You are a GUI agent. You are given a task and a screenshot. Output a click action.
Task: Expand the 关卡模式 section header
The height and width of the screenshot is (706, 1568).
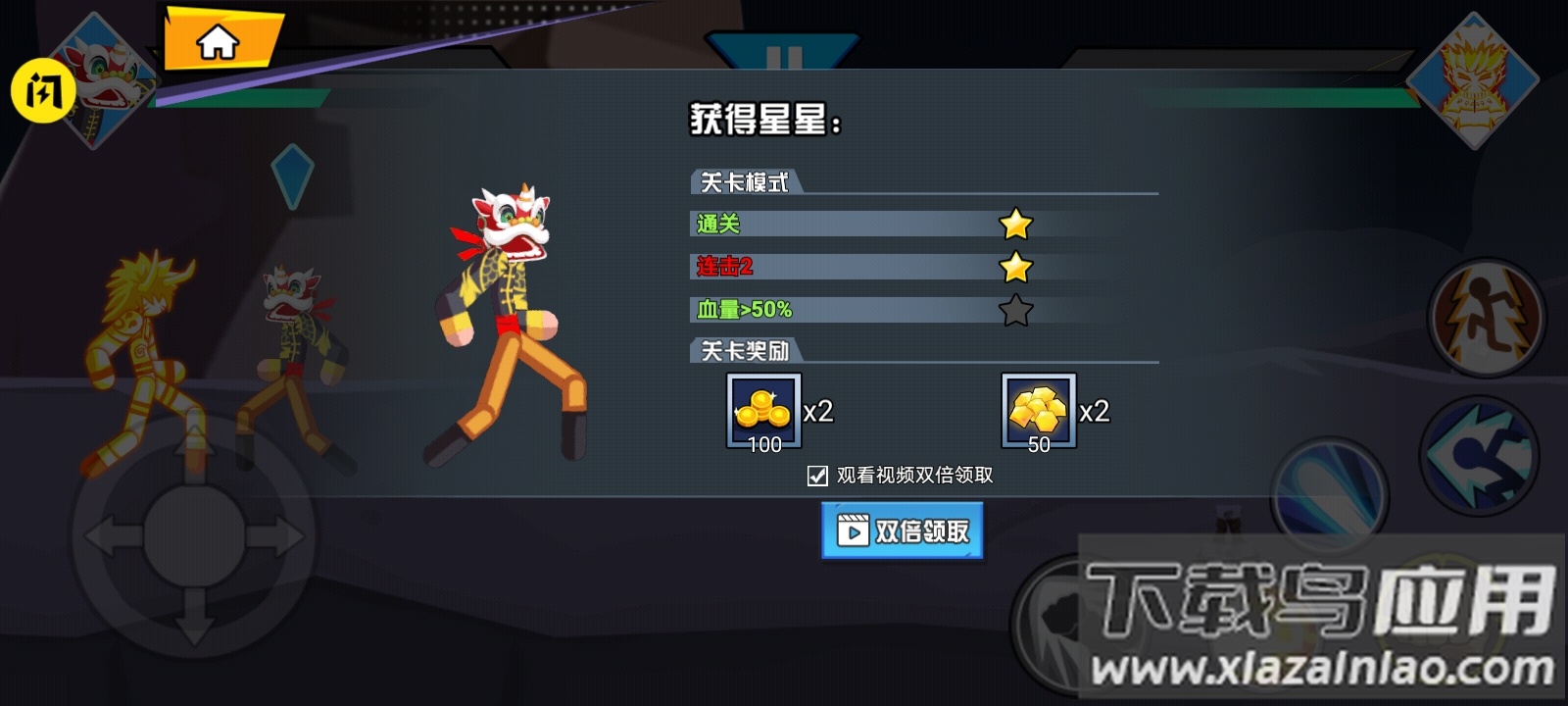point(745,182)
